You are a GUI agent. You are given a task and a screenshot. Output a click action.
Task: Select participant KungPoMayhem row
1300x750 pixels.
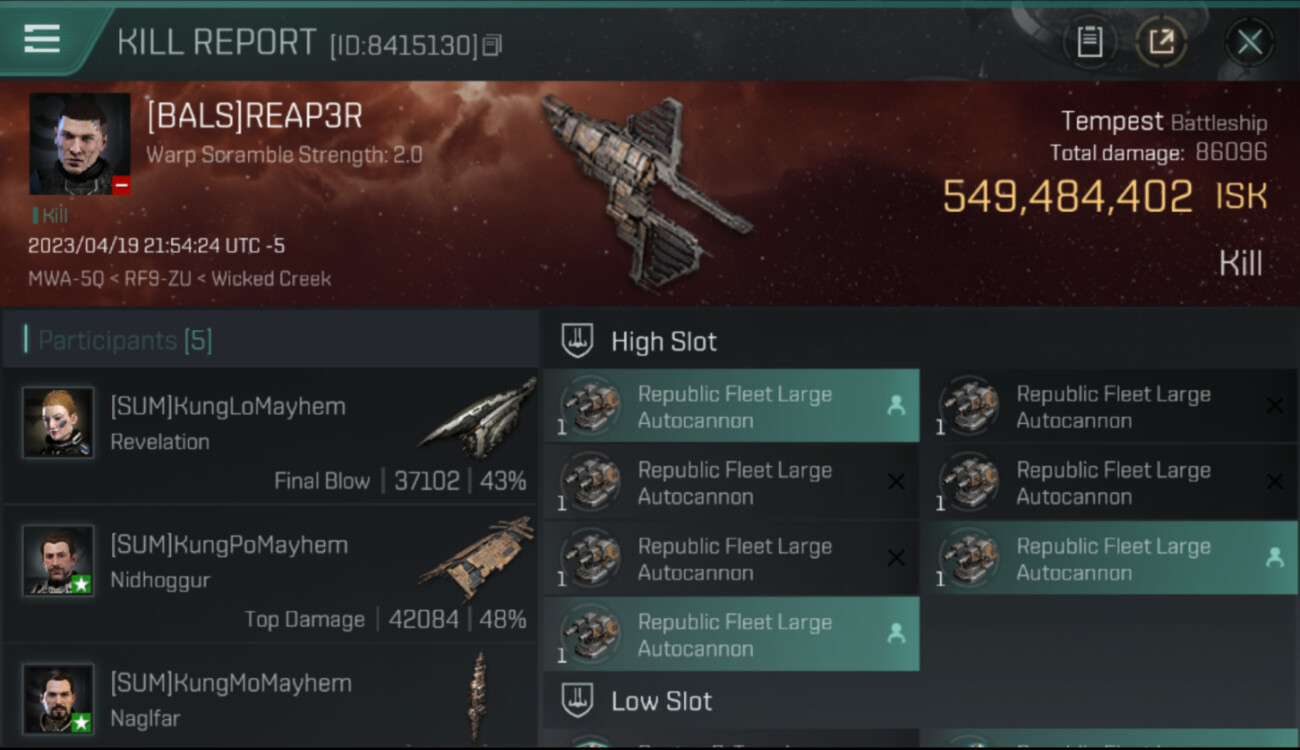270,574
